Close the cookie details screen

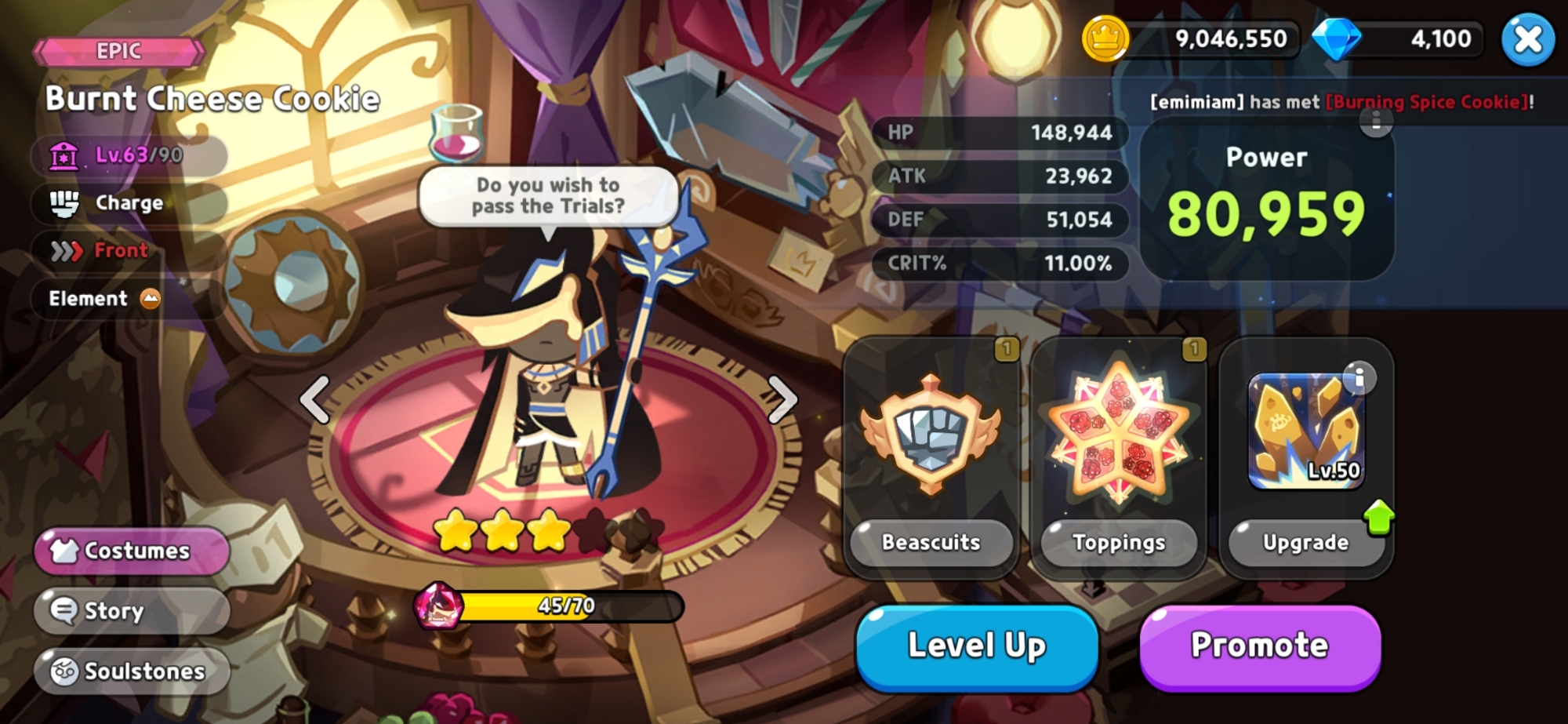click(1527, 39)
